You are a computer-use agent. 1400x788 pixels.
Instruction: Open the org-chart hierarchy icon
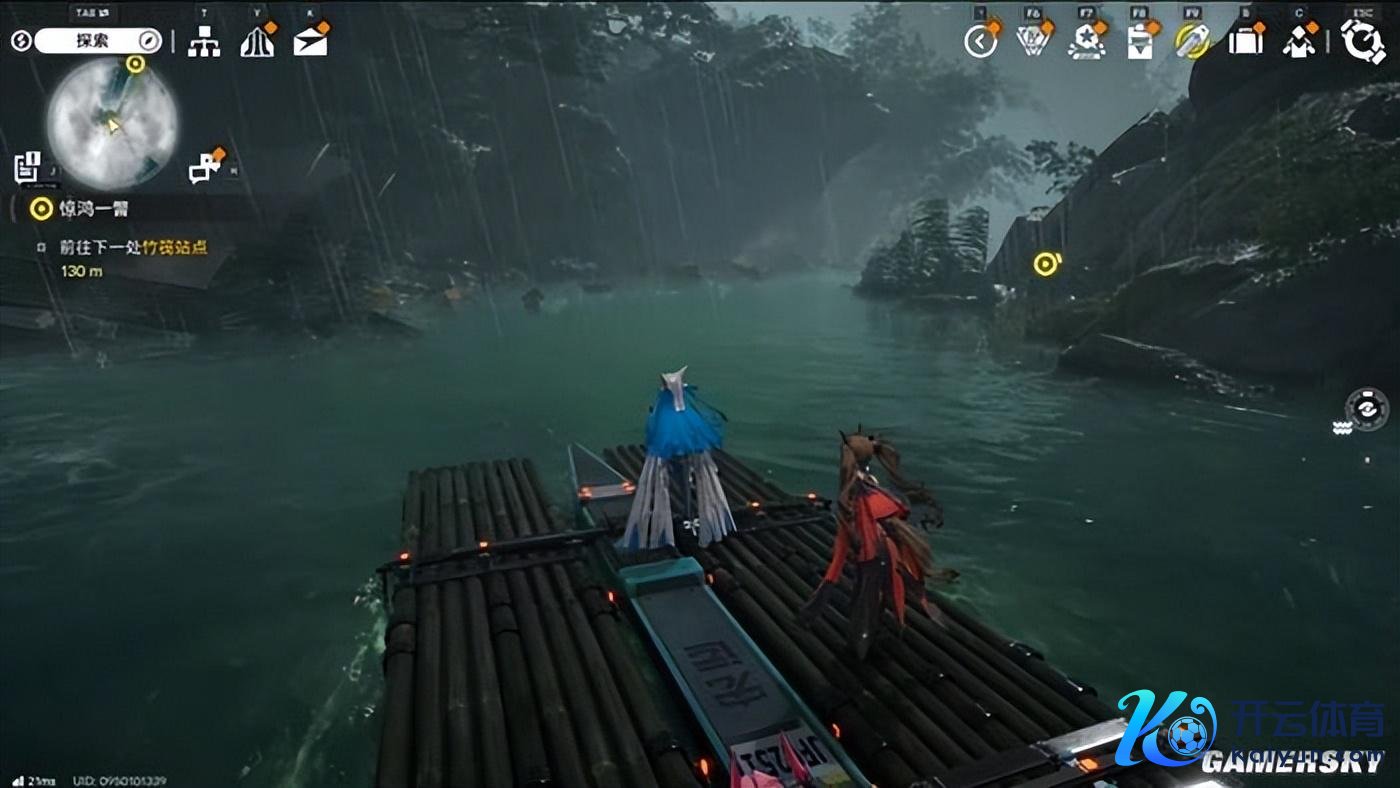(204, 41)
